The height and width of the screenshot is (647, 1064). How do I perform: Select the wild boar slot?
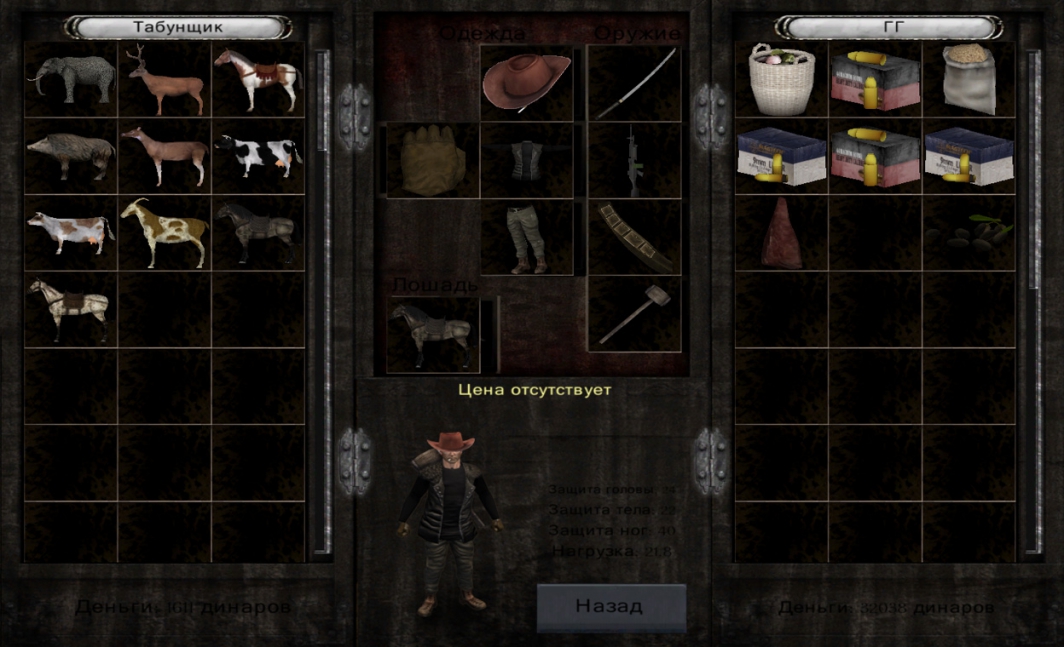(71, 156)
